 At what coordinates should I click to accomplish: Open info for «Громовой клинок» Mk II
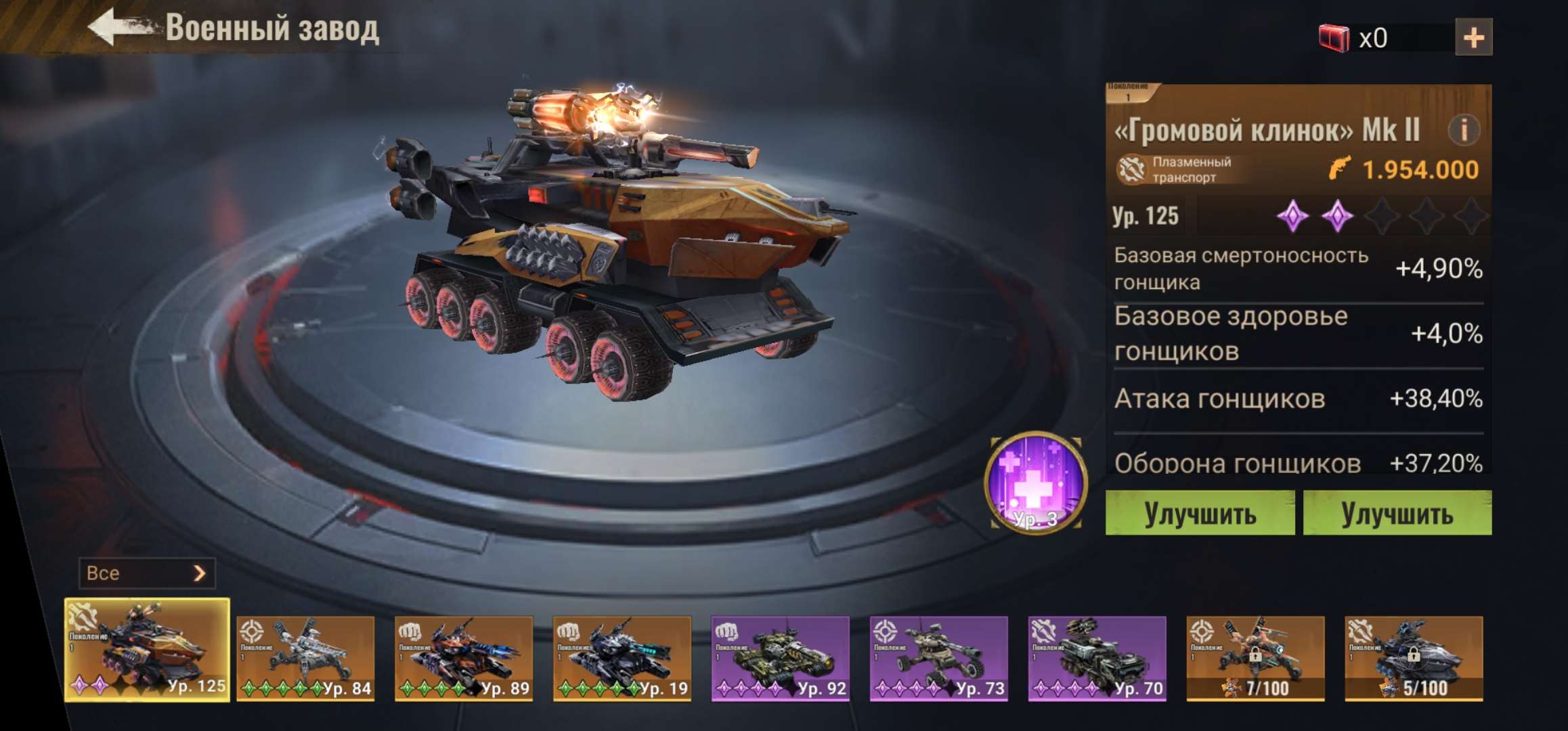(x=1463, y=130)
